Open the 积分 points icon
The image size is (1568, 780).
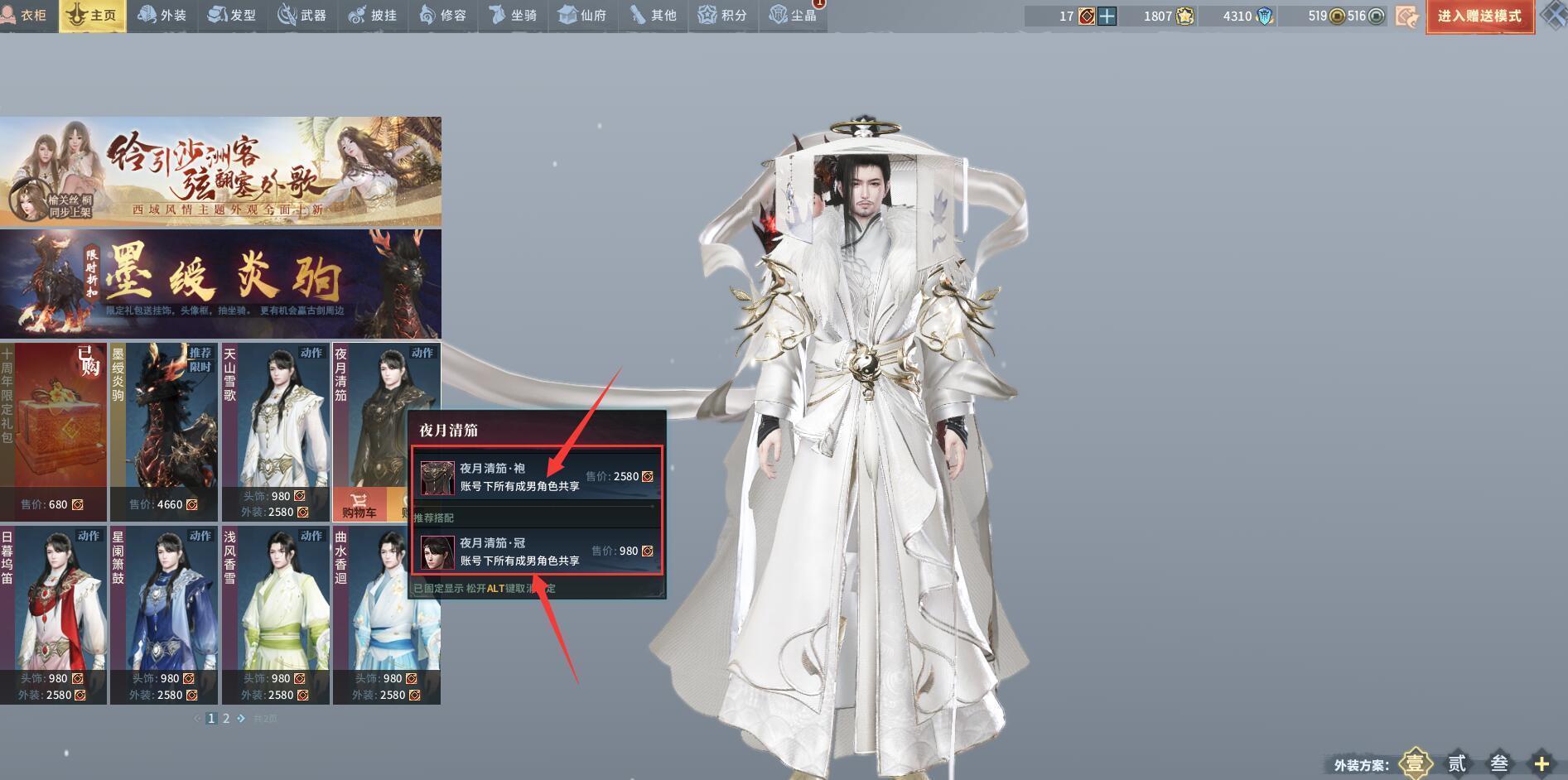click(722, 15)
